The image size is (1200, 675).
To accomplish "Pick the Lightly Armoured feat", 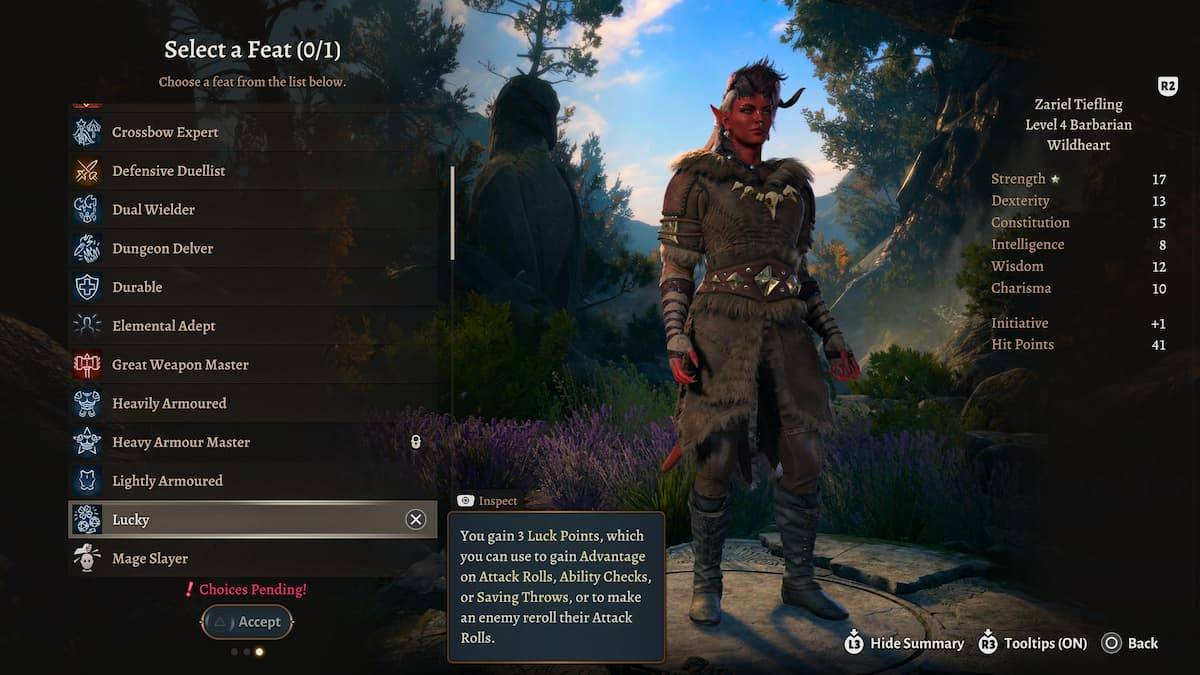I will (168, 481).
